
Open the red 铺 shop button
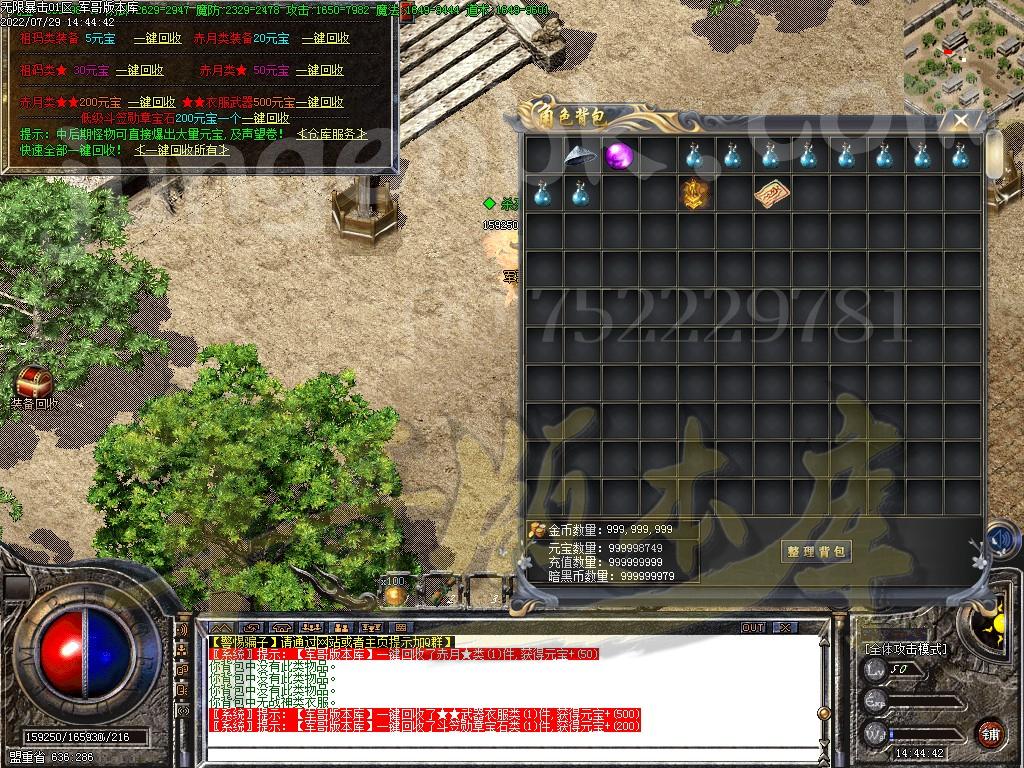coord(990,733)
